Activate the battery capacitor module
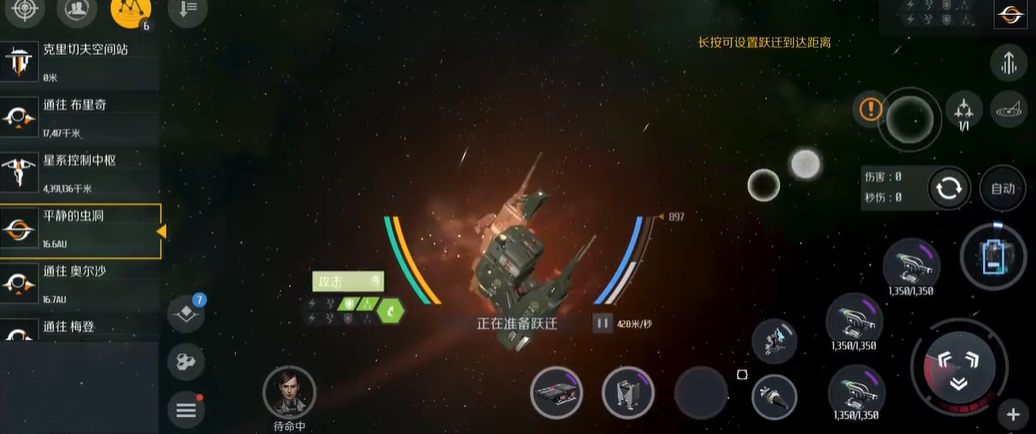 992,256
